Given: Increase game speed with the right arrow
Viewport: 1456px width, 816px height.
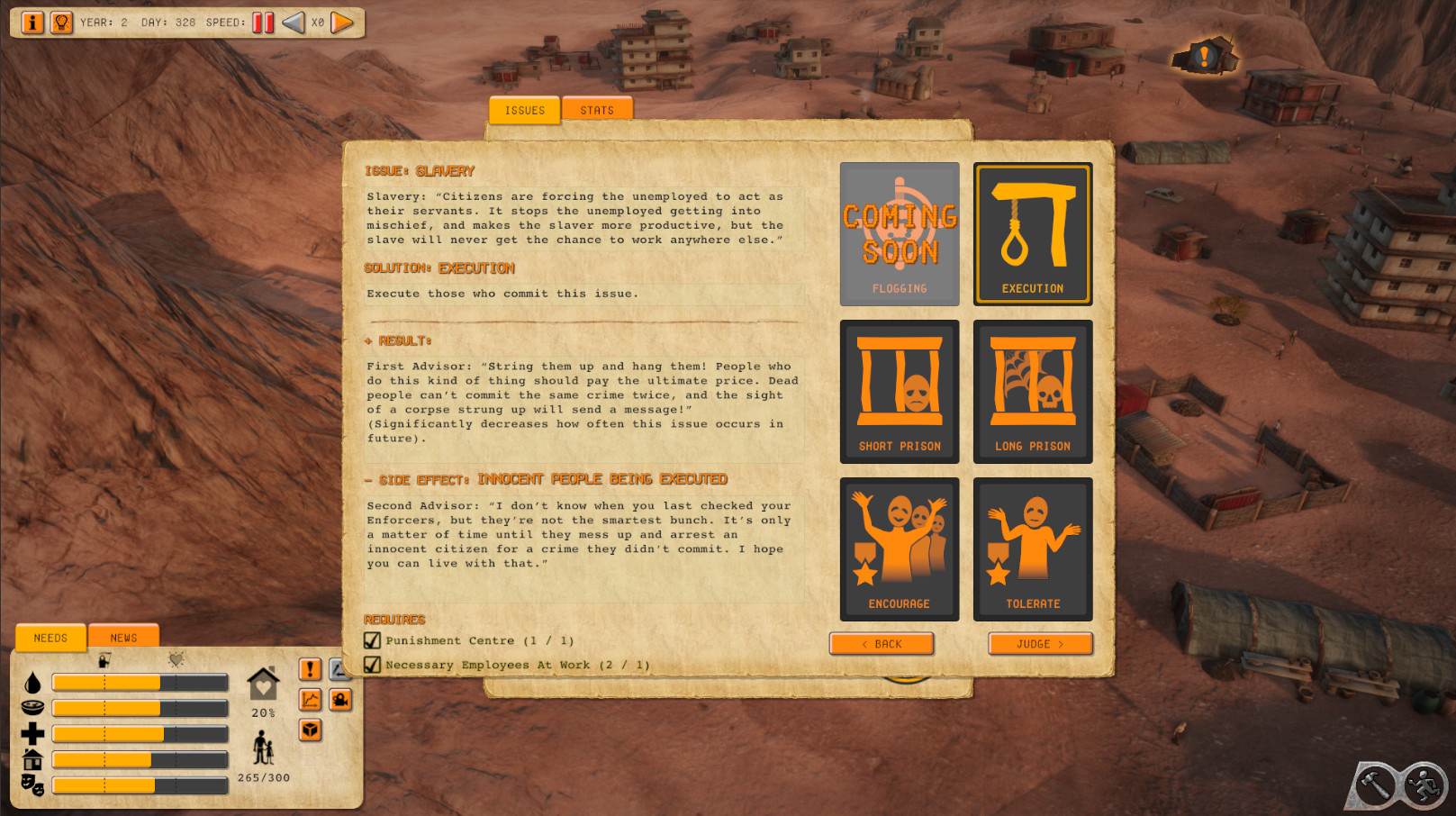Looking at the screenshot, I should pyautogui.click(x=340, y=23).
